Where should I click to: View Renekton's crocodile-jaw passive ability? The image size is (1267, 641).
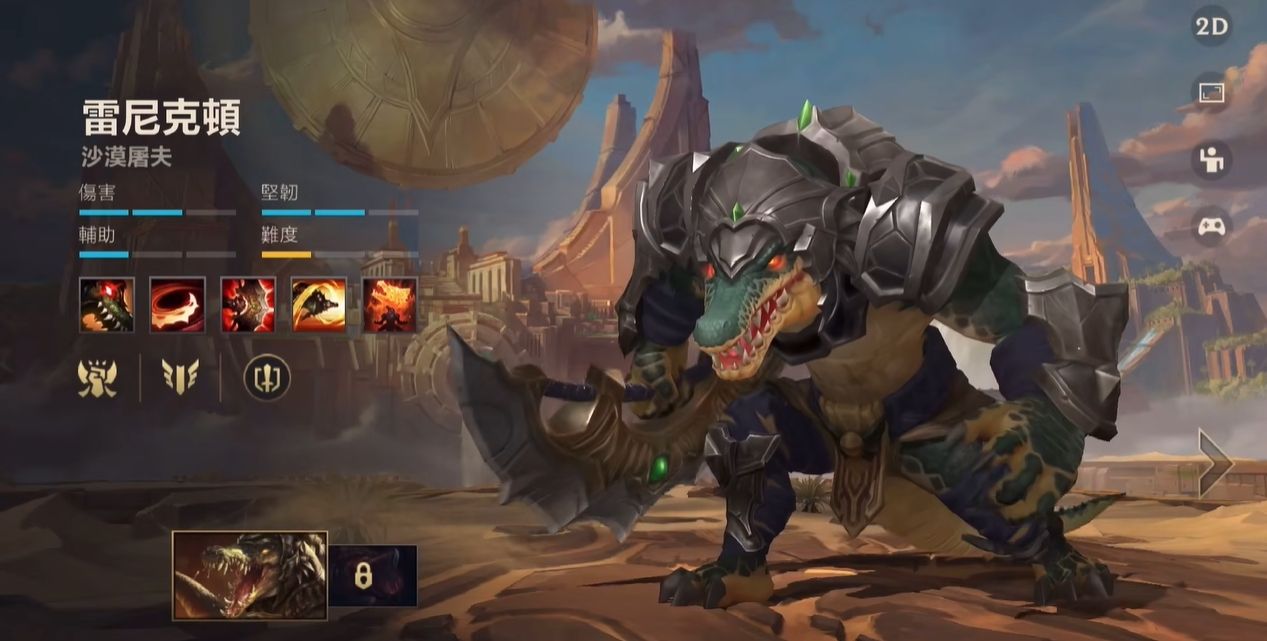coord(106,305)
